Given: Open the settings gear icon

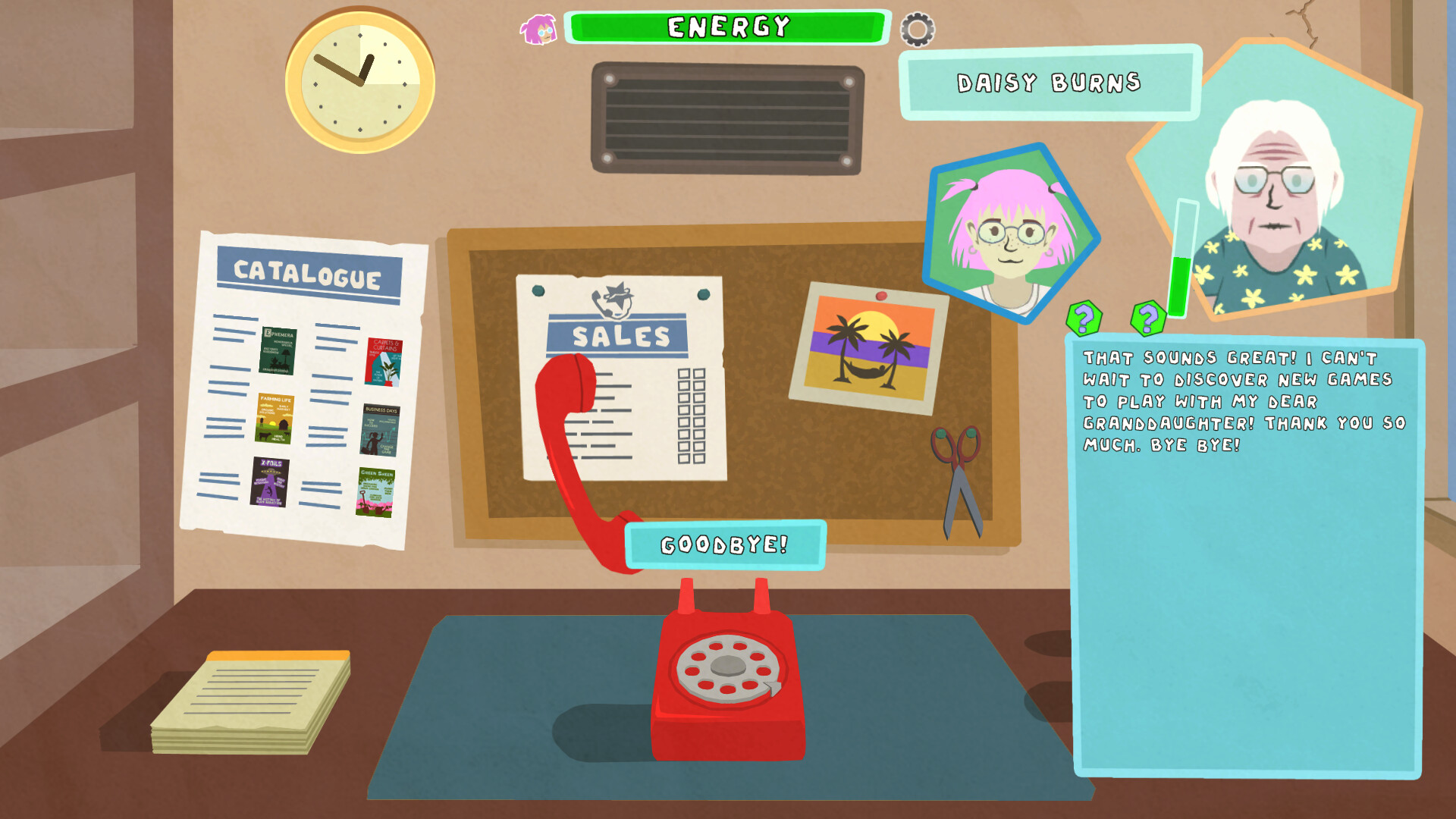Looking at the screenshot, I should pyautogui.click(x=919, y=29).
